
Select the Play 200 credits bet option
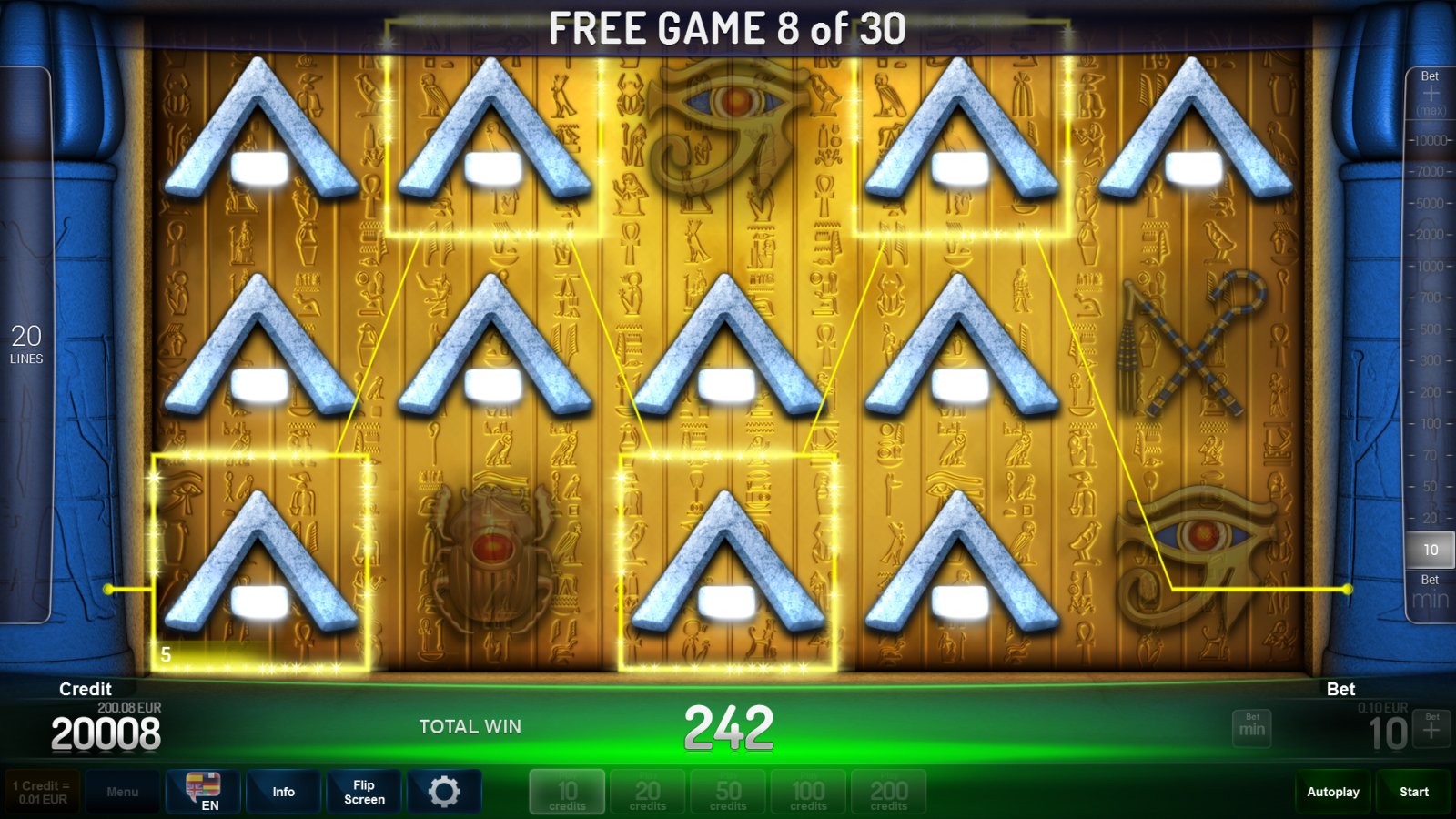click(x=887, y=791)
